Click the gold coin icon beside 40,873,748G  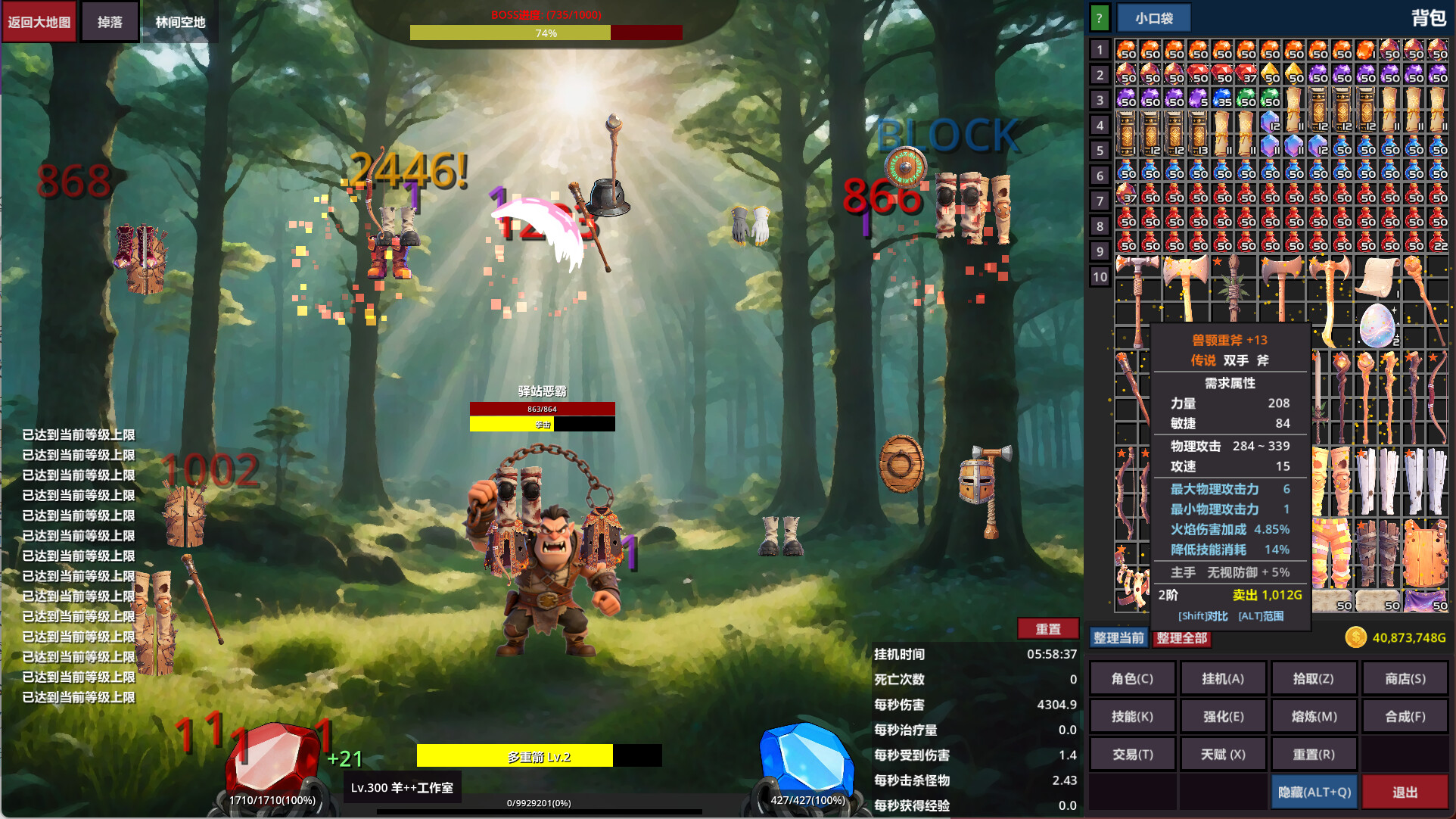click(1355, 638)
